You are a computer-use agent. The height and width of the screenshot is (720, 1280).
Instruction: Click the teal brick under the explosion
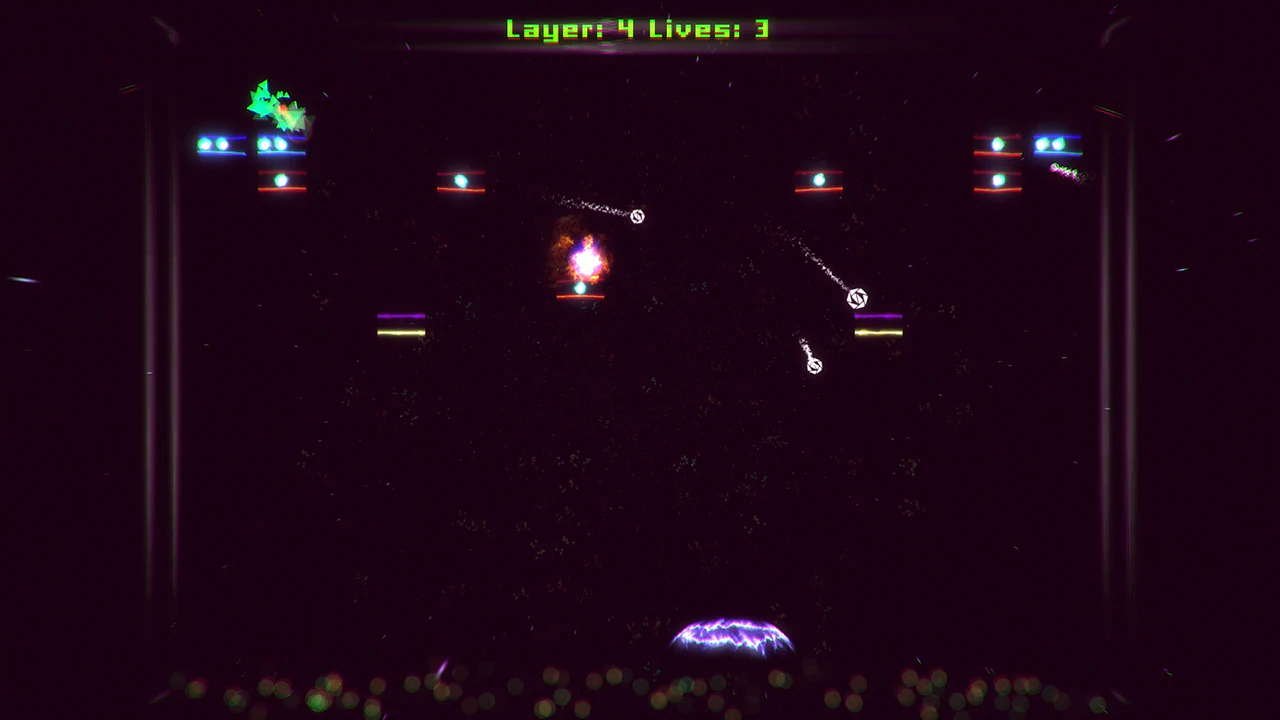pos(580,290)
